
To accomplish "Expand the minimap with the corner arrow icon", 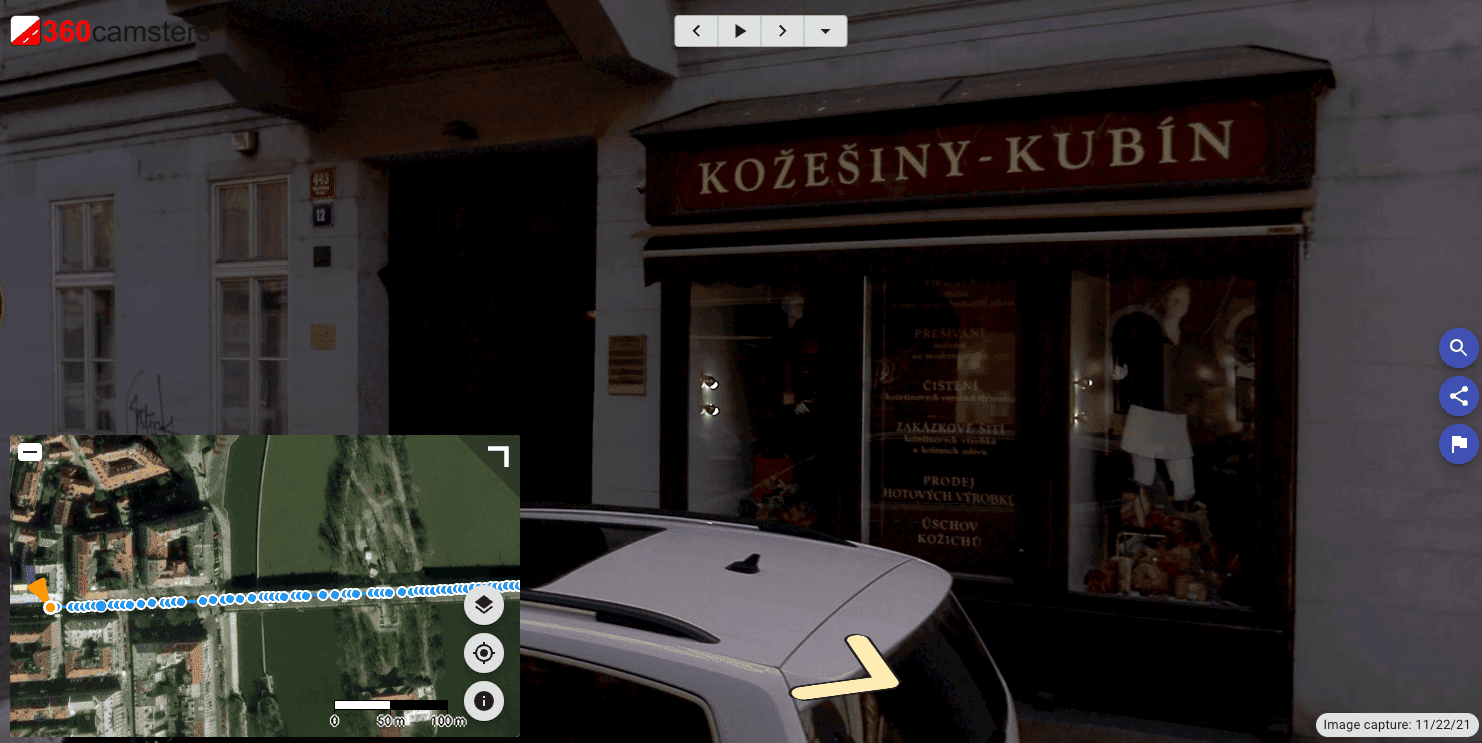I will [497, 456].
